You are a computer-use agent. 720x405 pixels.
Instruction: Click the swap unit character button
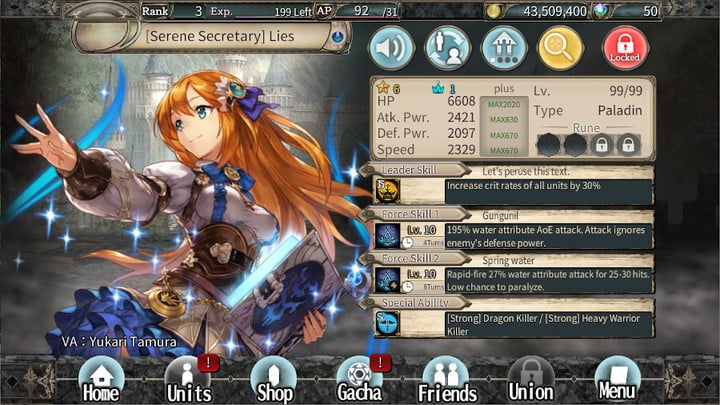(x=447, y=48)
